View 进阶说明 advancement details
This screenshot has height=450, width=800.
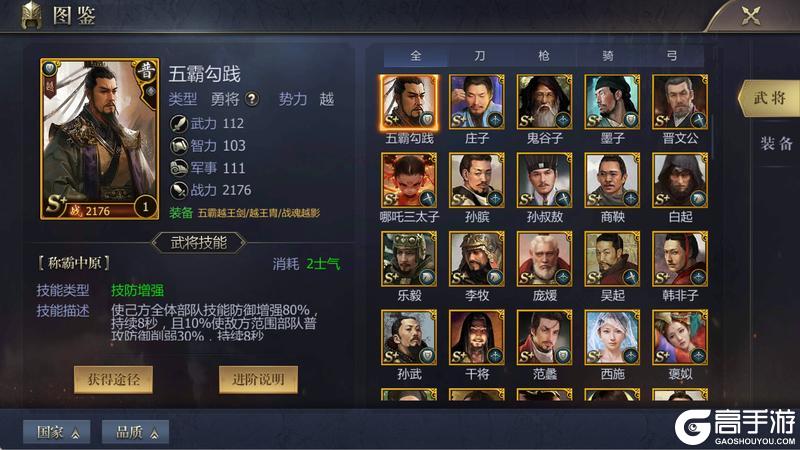258,379
